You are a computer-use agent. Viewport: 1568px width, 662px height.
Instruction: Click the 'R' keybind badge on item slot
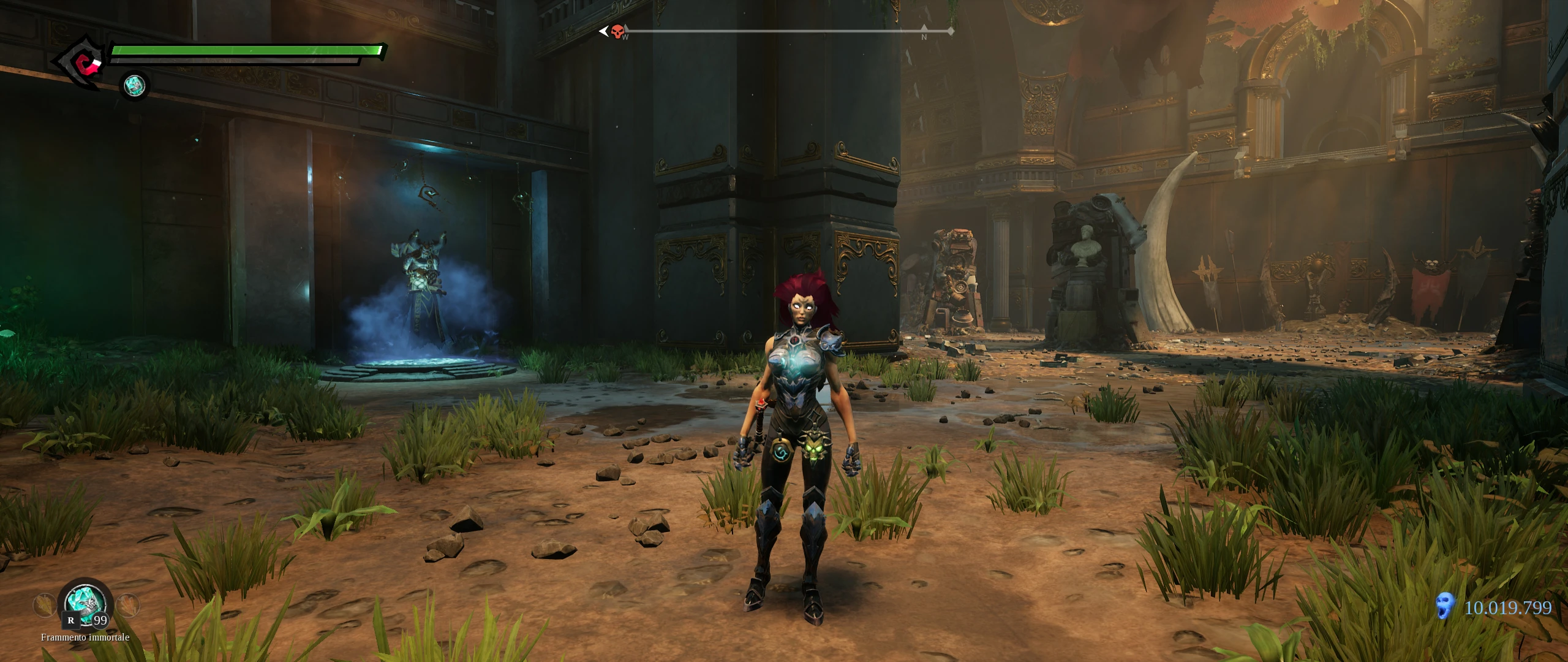(x=71, y=622)
